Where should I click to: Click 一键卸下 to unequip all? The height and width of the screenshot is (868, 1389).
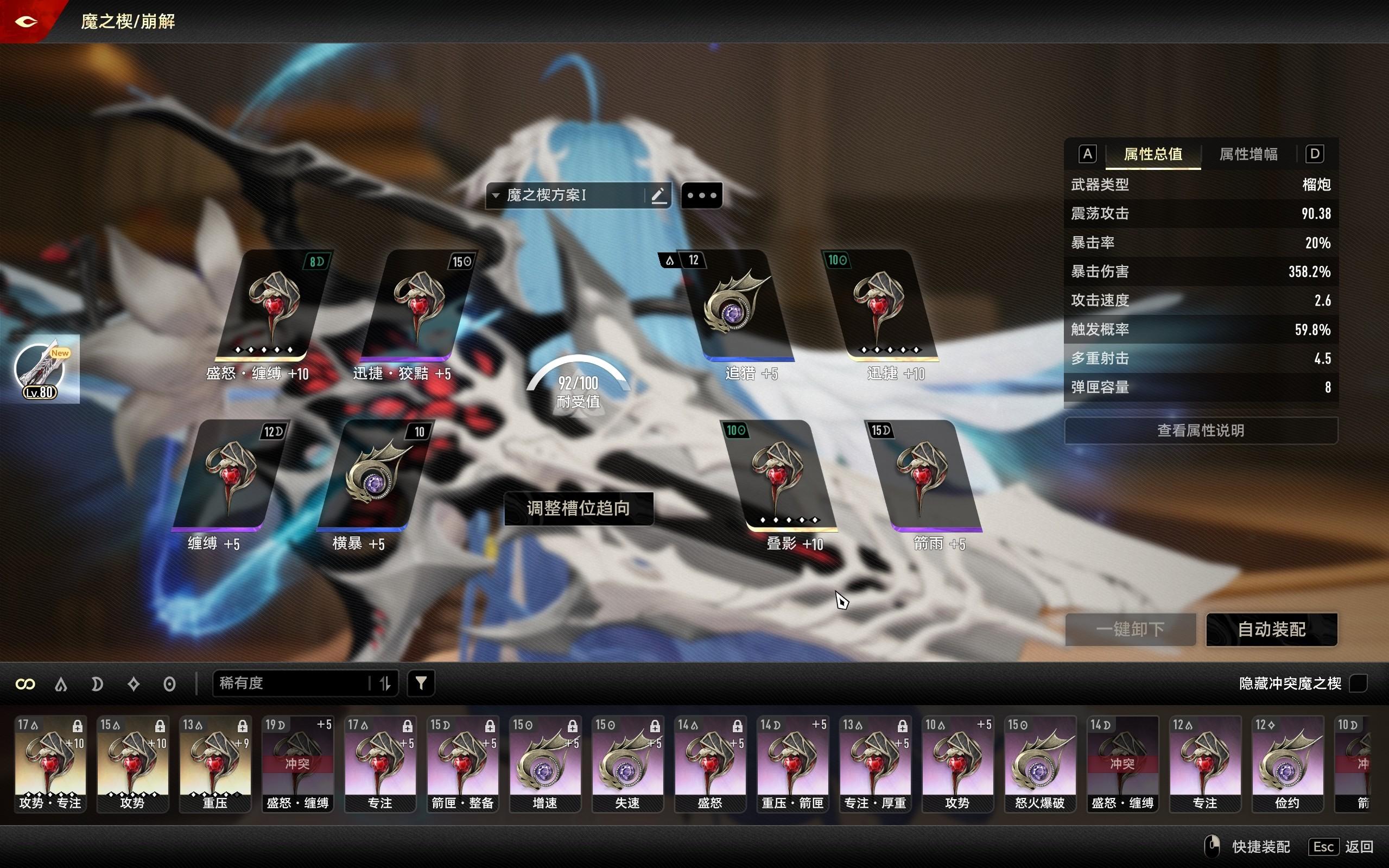1130,629
